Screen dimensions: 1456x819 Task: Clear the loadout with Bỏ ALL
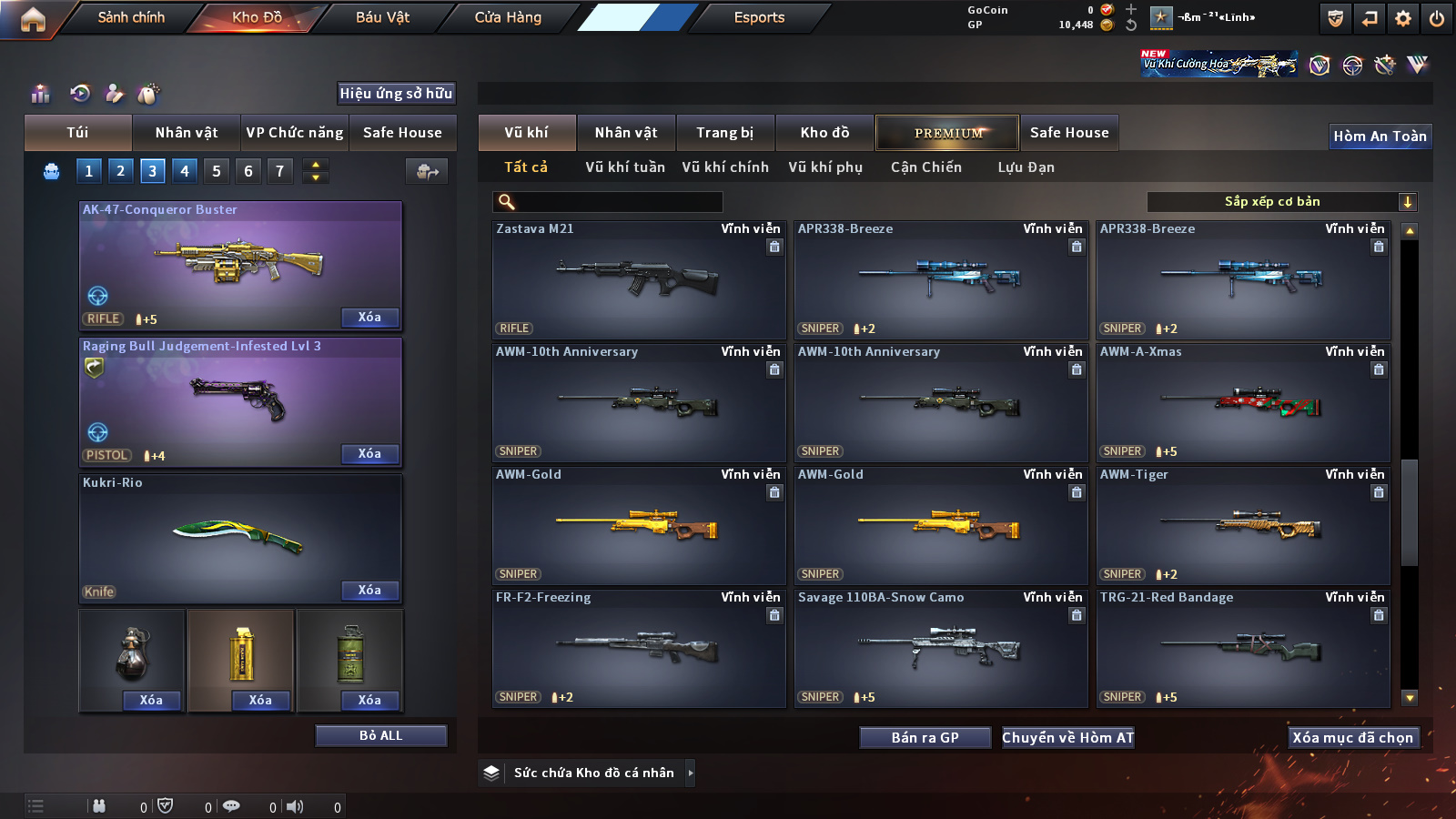[x=380, y=735]
